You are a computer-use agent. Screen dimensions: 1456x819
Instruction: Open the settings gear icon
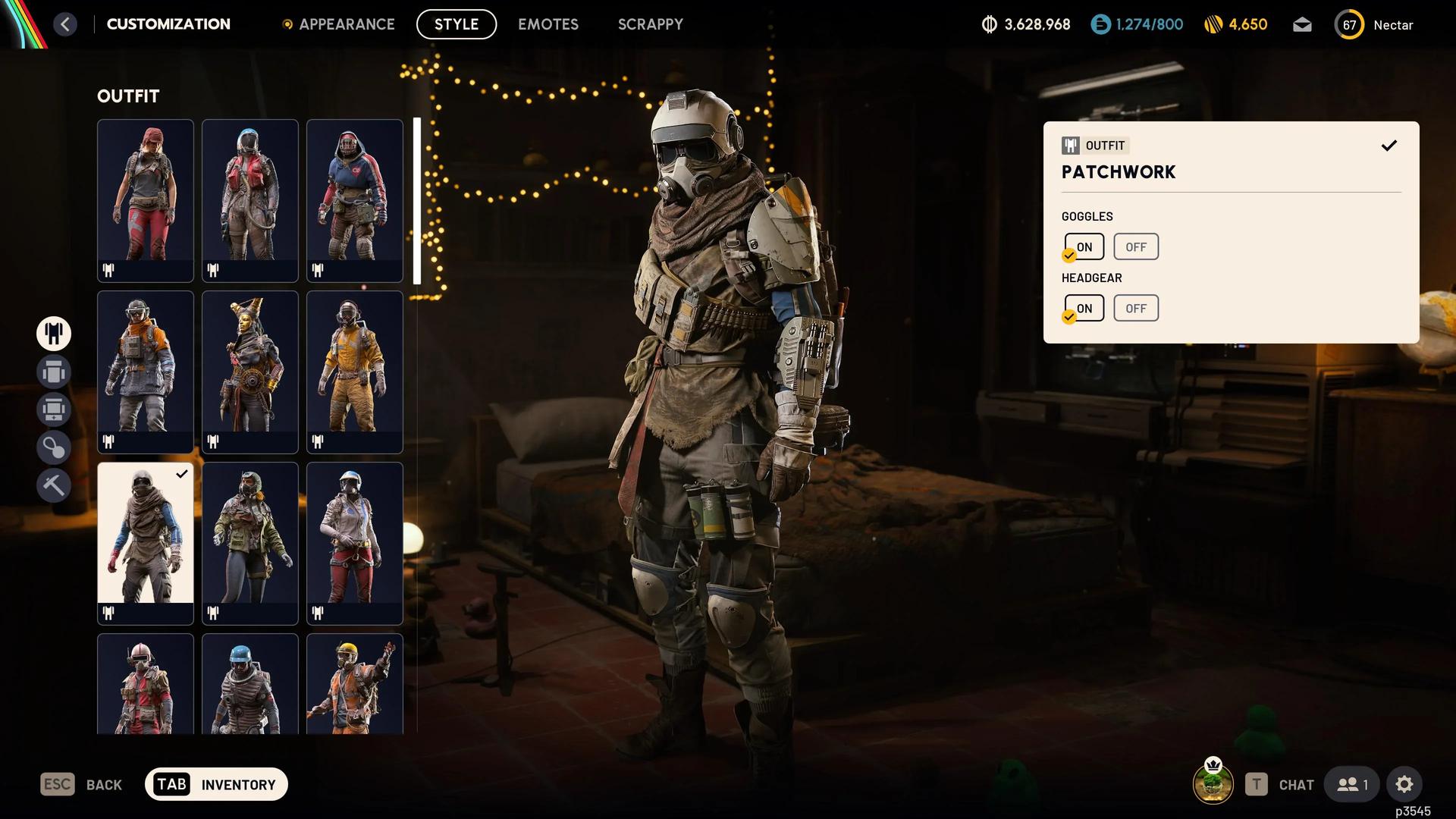point(1405,784)
